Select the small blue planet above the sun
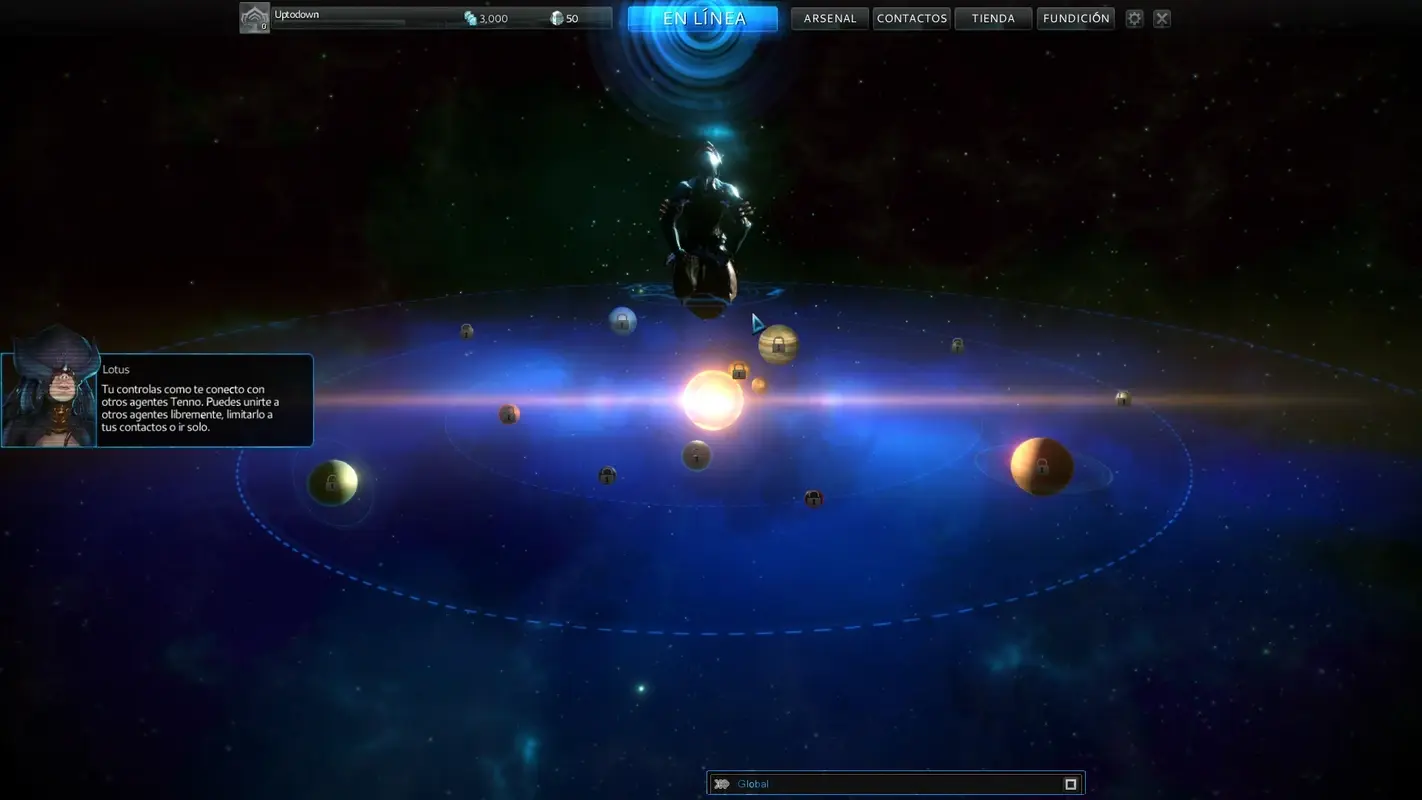Image resolution: width=1422 pixels, height=800 pixels. [624, 319]
